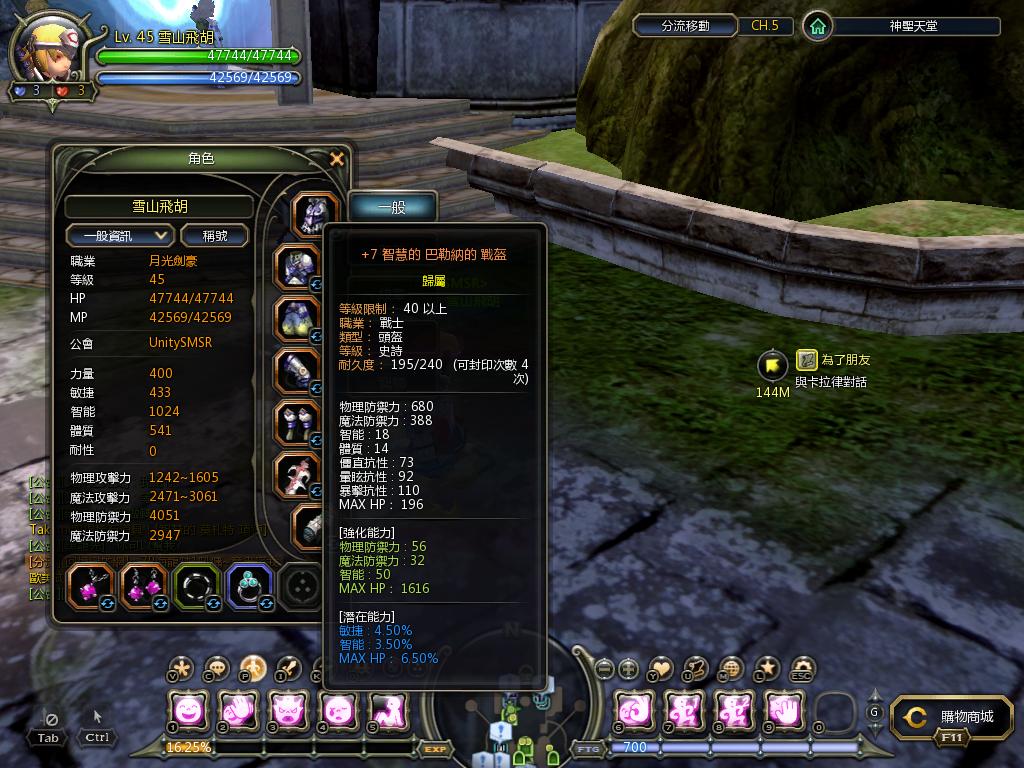The height and width of the screenshot is (768, 1024).
Task: Use the laughing face emote in slot 1
Action: 188,711
